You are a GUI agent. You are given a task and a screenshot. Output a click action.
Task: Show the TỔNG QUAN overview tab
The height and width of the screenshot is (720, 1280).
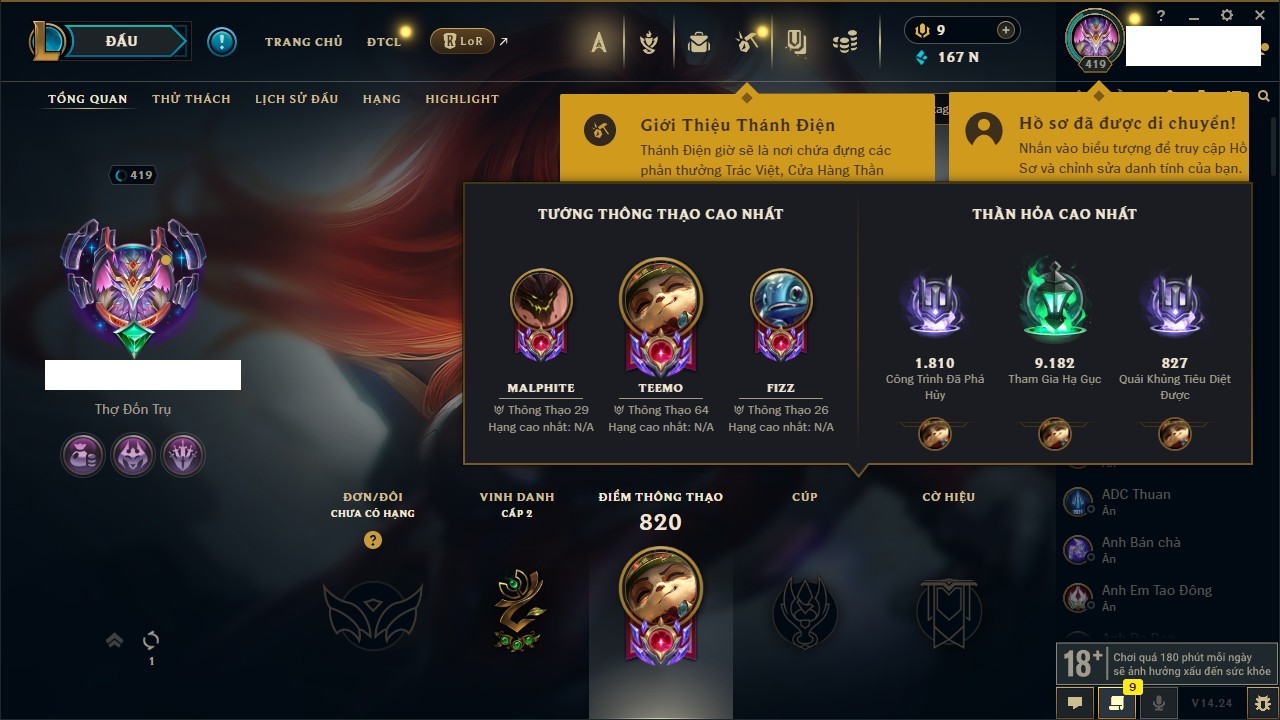(x=88, y=99)
